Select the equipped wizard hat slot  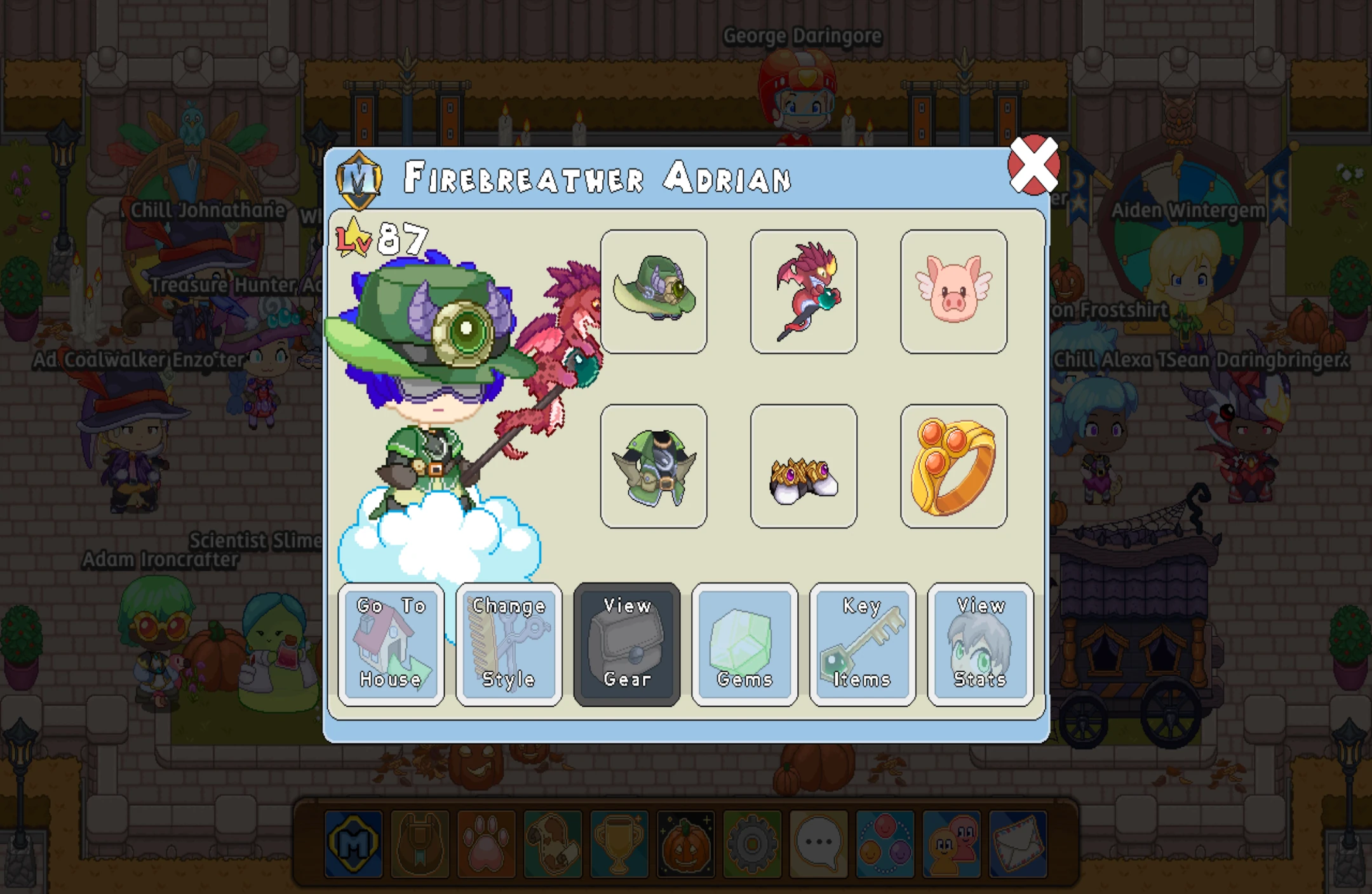click(655, 291)
